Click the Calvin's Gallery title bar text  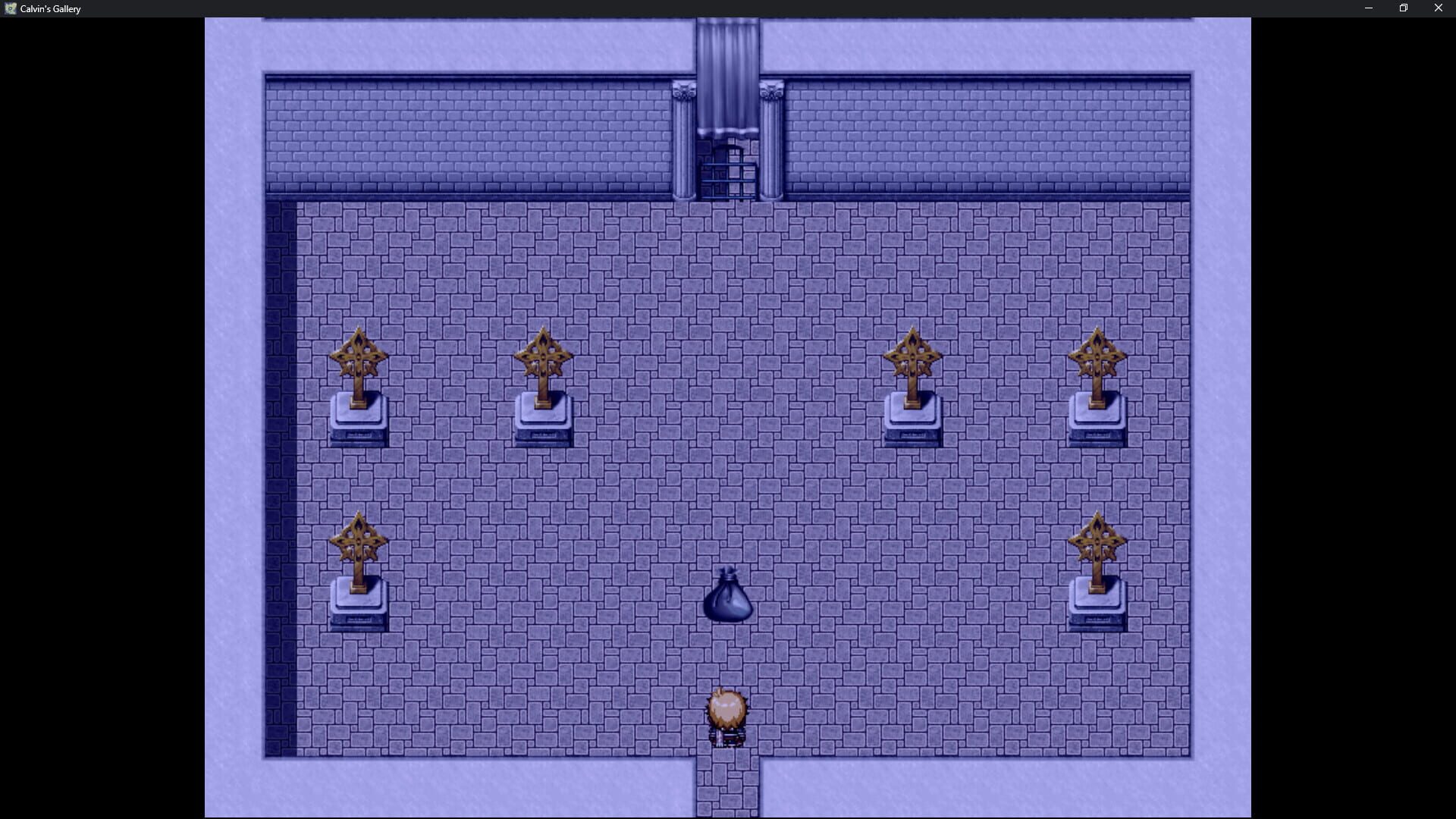[x=50, y=8]
